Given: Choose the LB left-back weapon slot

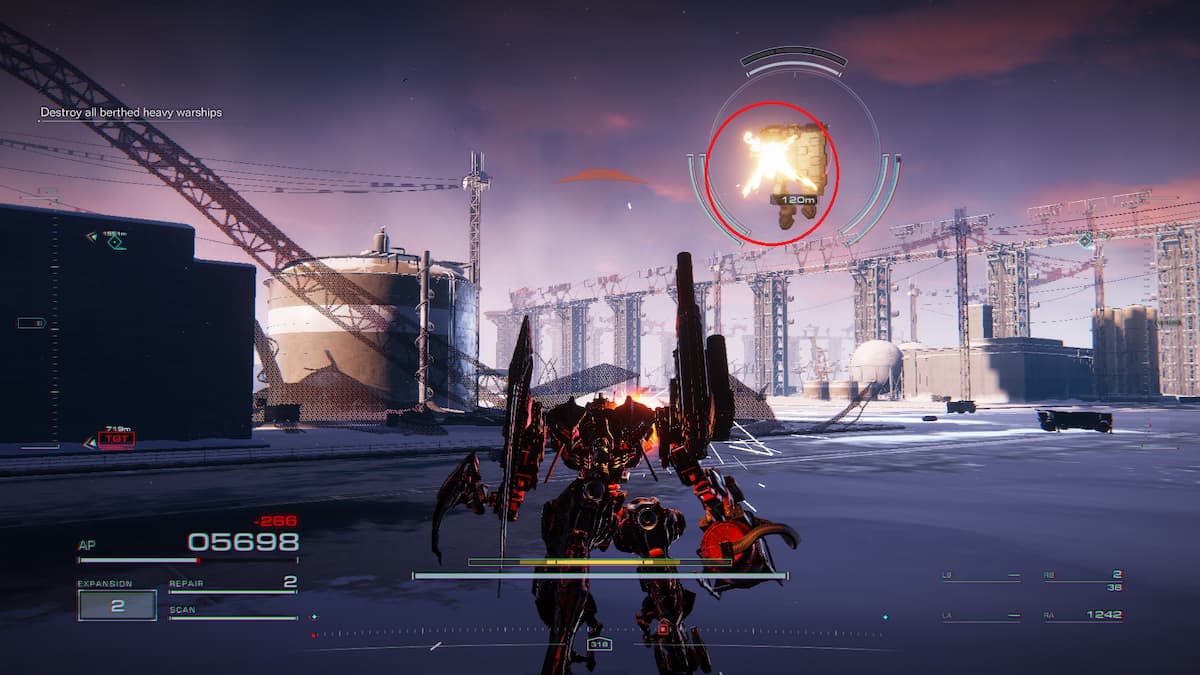Looking at the screenshot, I should pos(981,576).
